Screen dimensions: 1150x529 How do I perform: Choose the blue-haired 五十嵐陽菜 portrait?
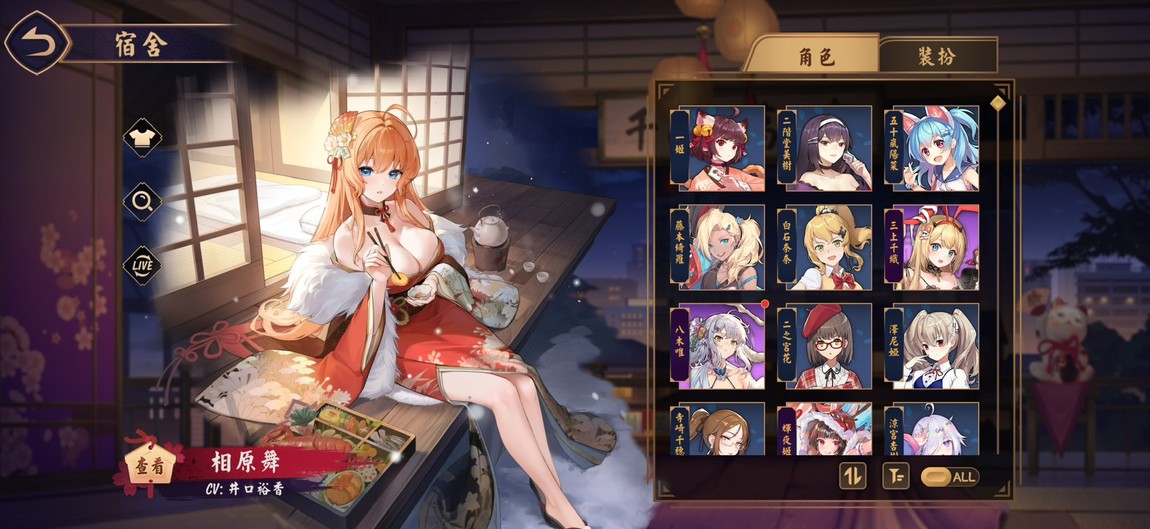coord(935,148)
